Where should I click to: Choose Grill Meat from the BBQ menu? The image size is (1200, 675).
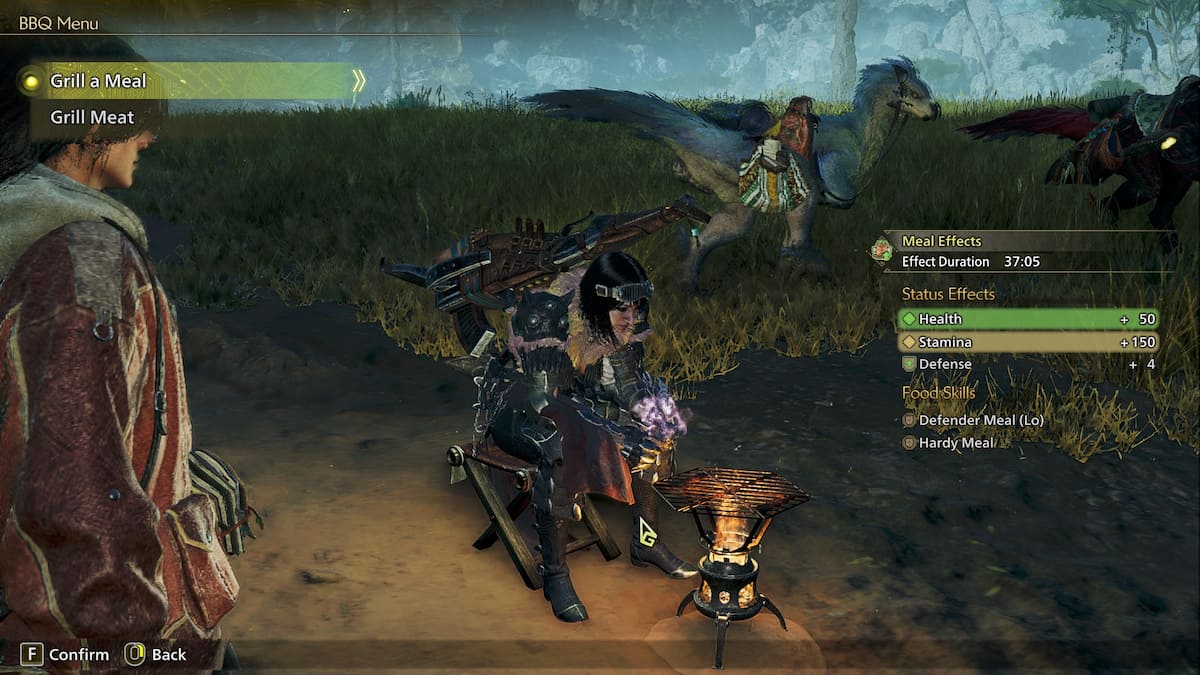click(x=92, y=117)
